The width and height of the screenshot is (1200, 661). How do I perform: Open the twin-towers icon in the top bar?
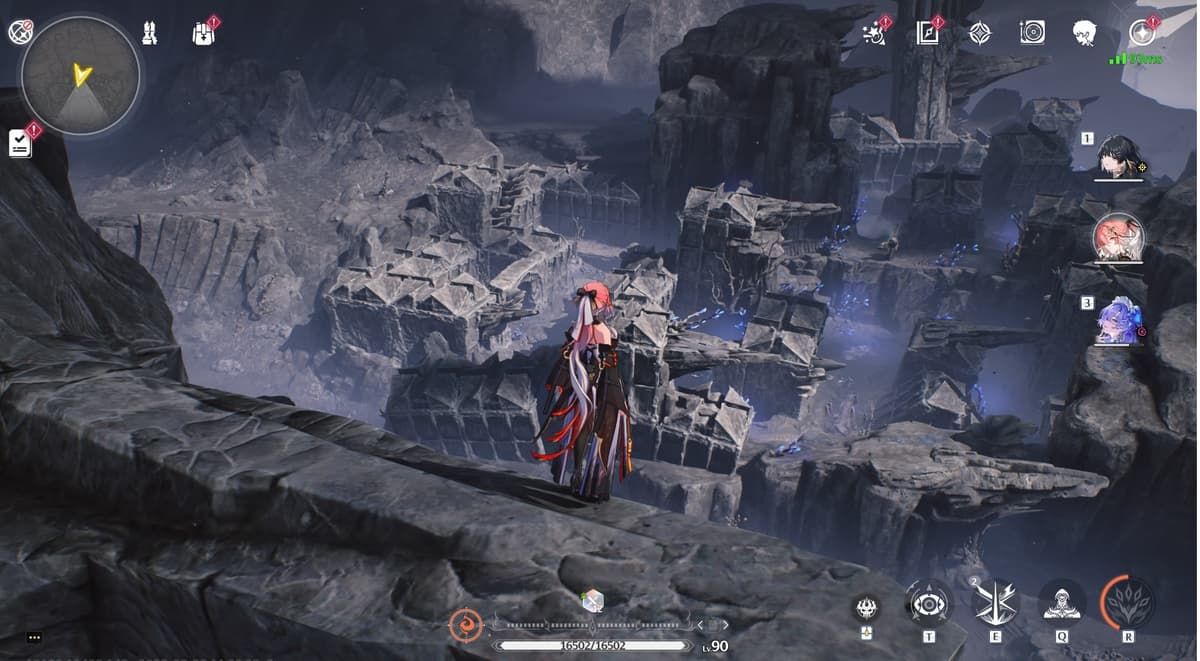click(x=149, y=33)
